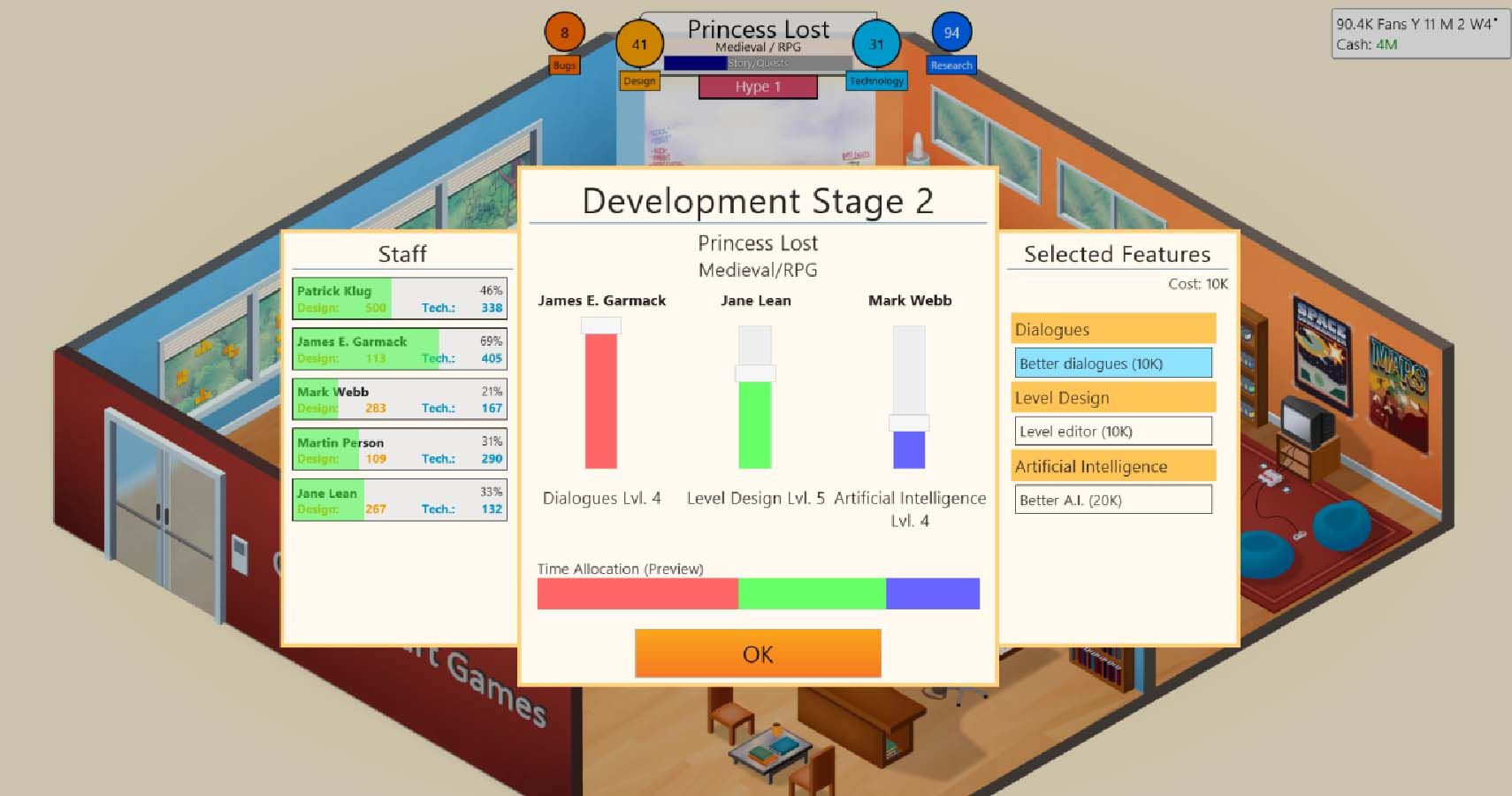Select the Better A.I. (20K) feature

pos(1113,500)
